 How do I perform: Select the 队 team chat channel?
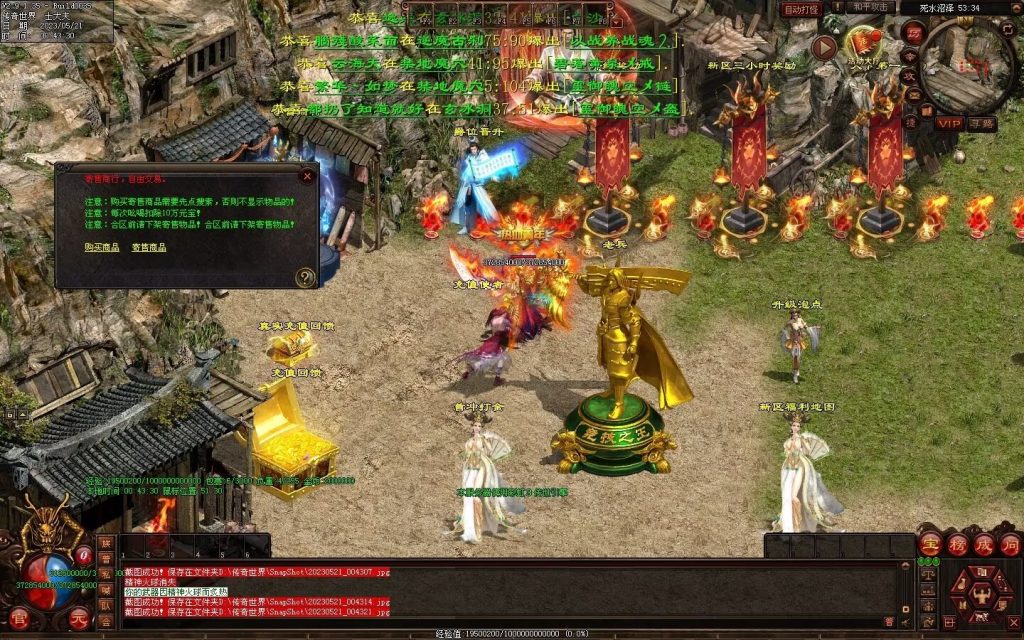pyautogui.click(x=106, y=606)
